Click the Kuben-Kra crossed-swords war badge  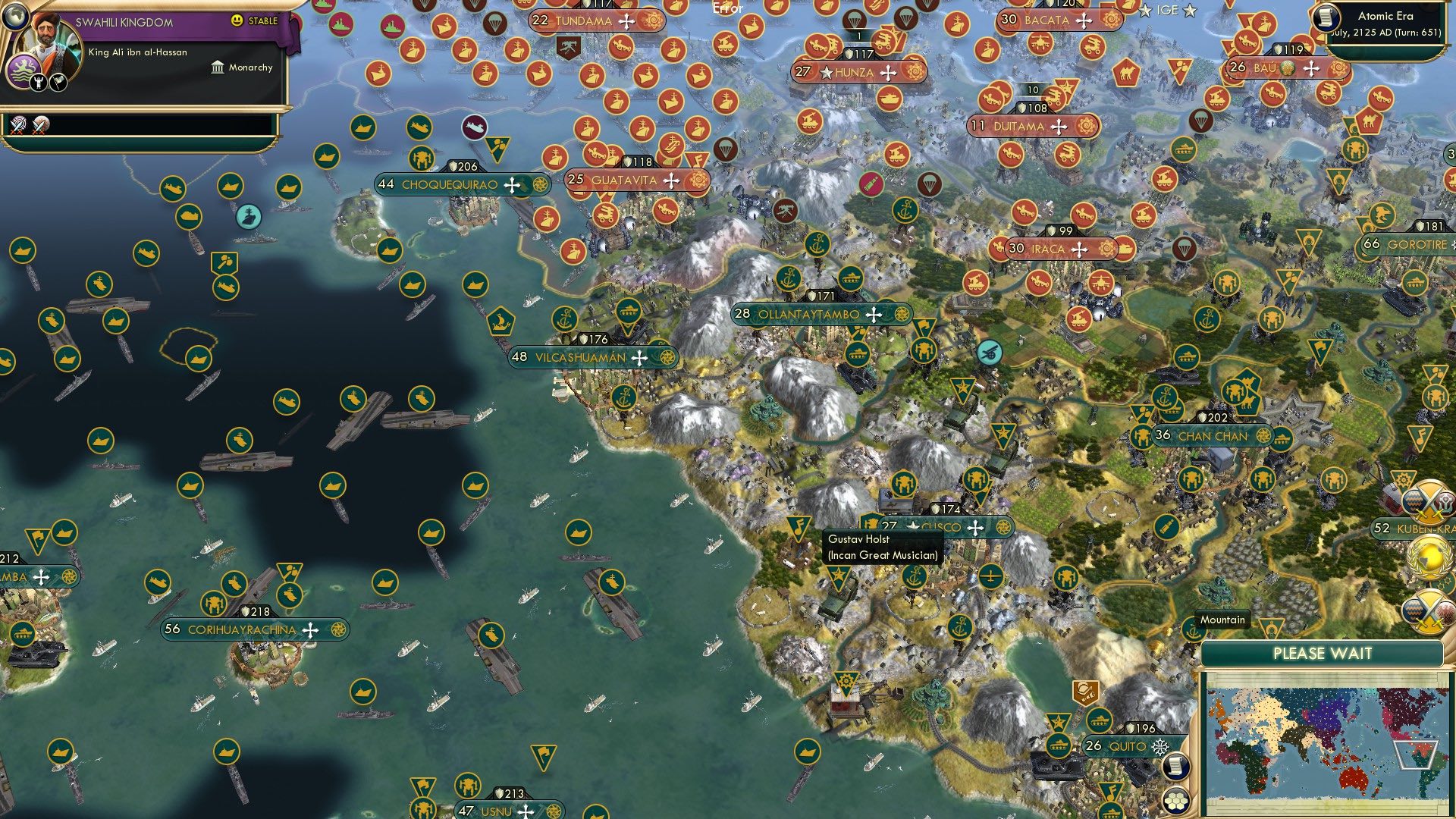(x=1429, y=501)
